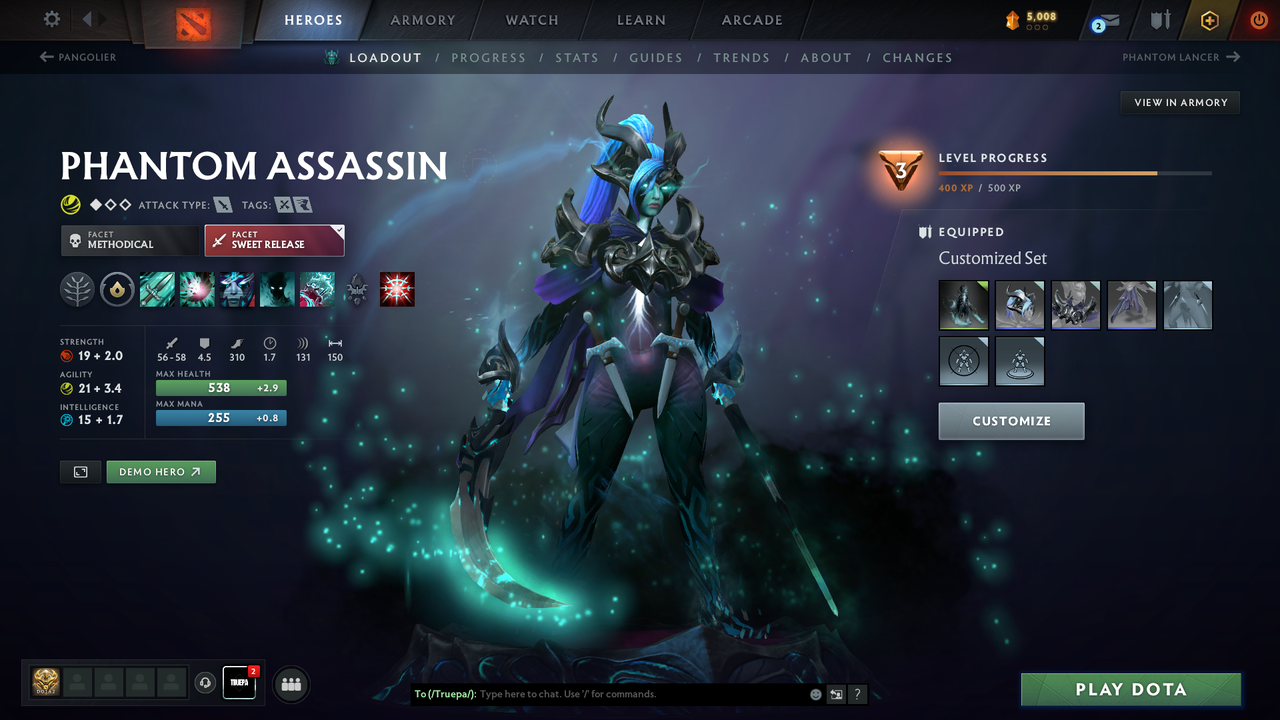Open the WATCH menu
1280x720 pixels.
click(531, 20)
